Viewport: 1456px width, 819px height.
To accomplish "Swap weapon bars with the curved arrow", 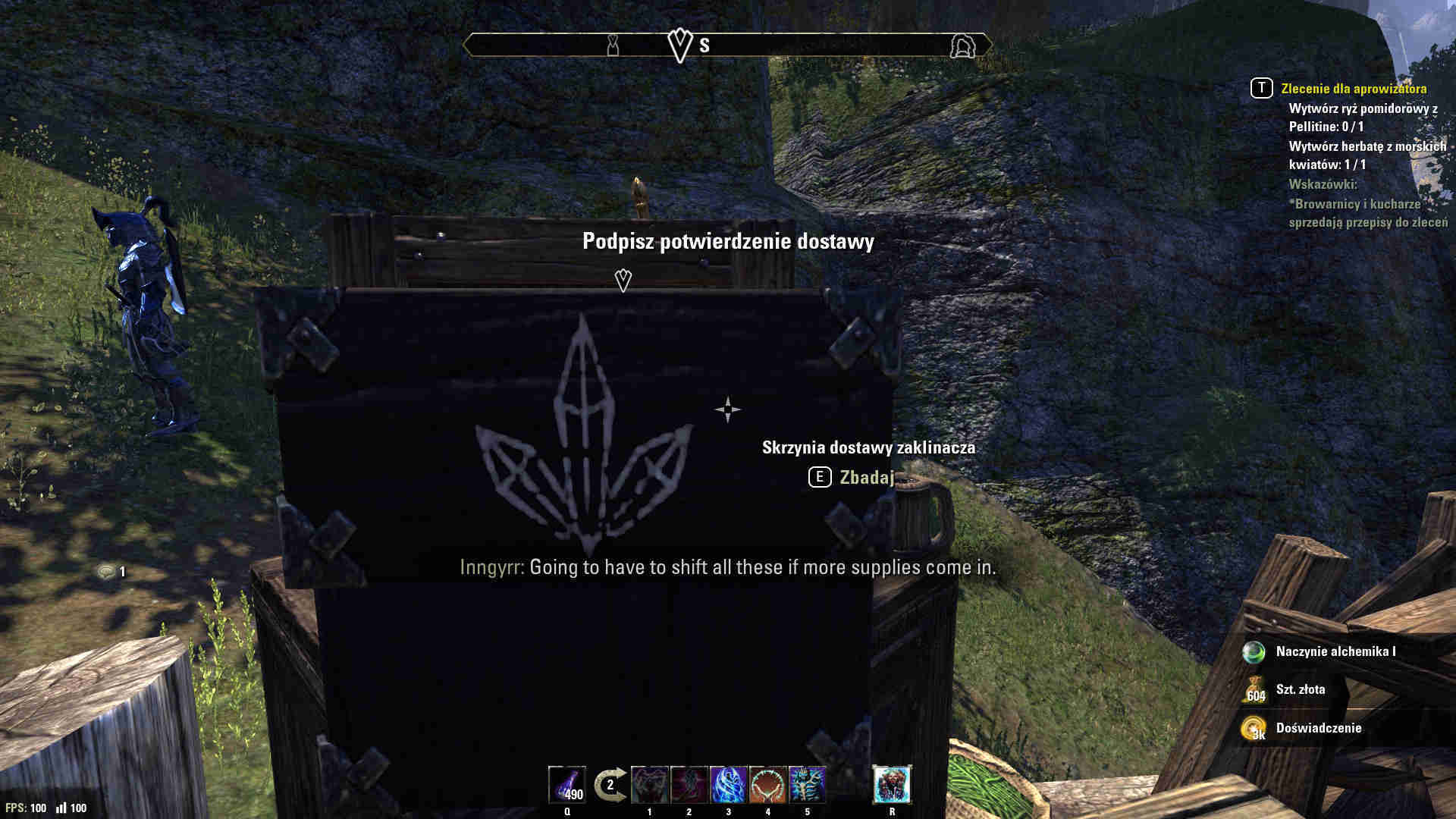I will [x=610, y=785].
